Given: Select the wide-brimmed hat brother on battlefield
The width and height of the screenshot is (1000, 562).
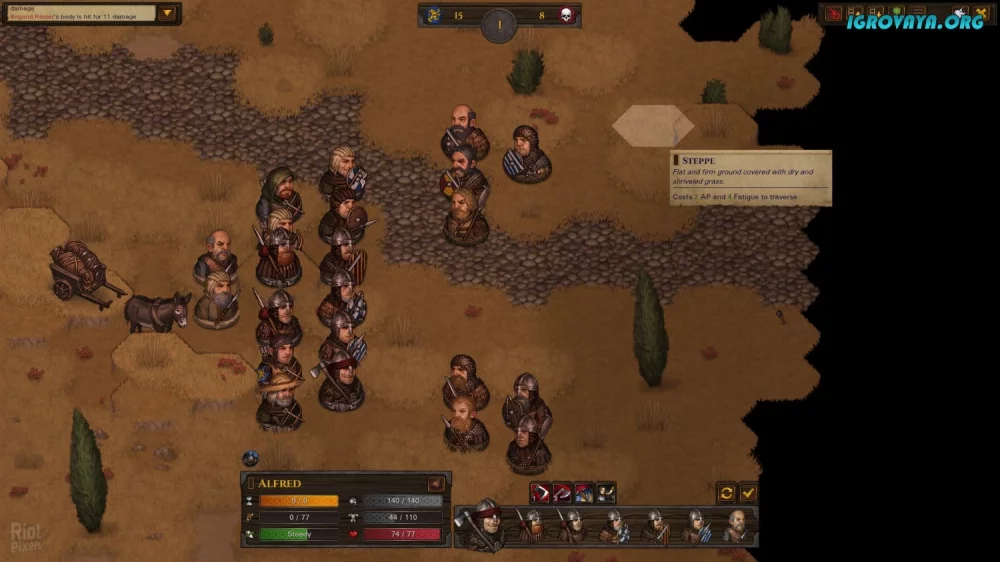Looking at the screenshot, I should pyautogui.click(x=280, y=398).
